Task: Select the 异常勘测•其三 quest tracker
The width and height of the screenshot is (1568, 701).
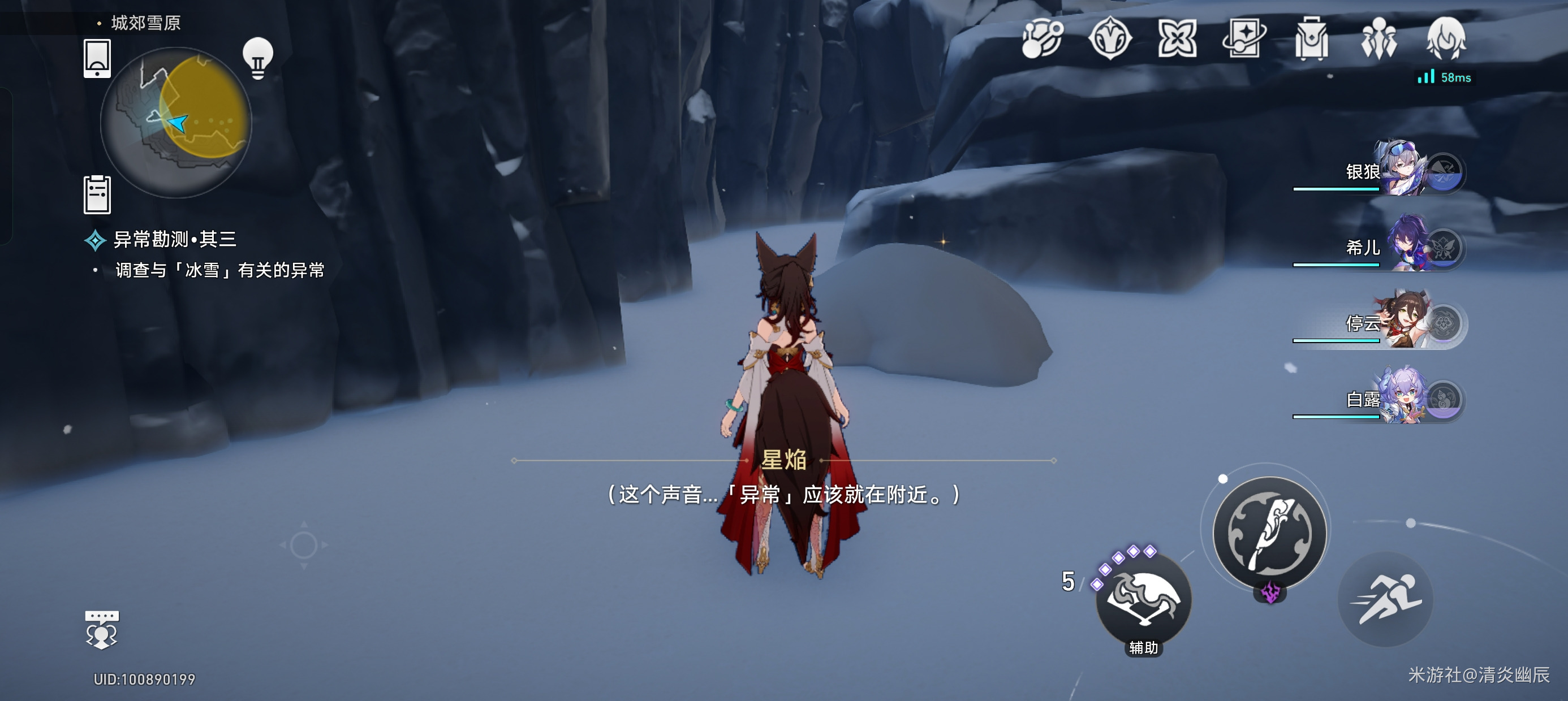Action: 174,239
